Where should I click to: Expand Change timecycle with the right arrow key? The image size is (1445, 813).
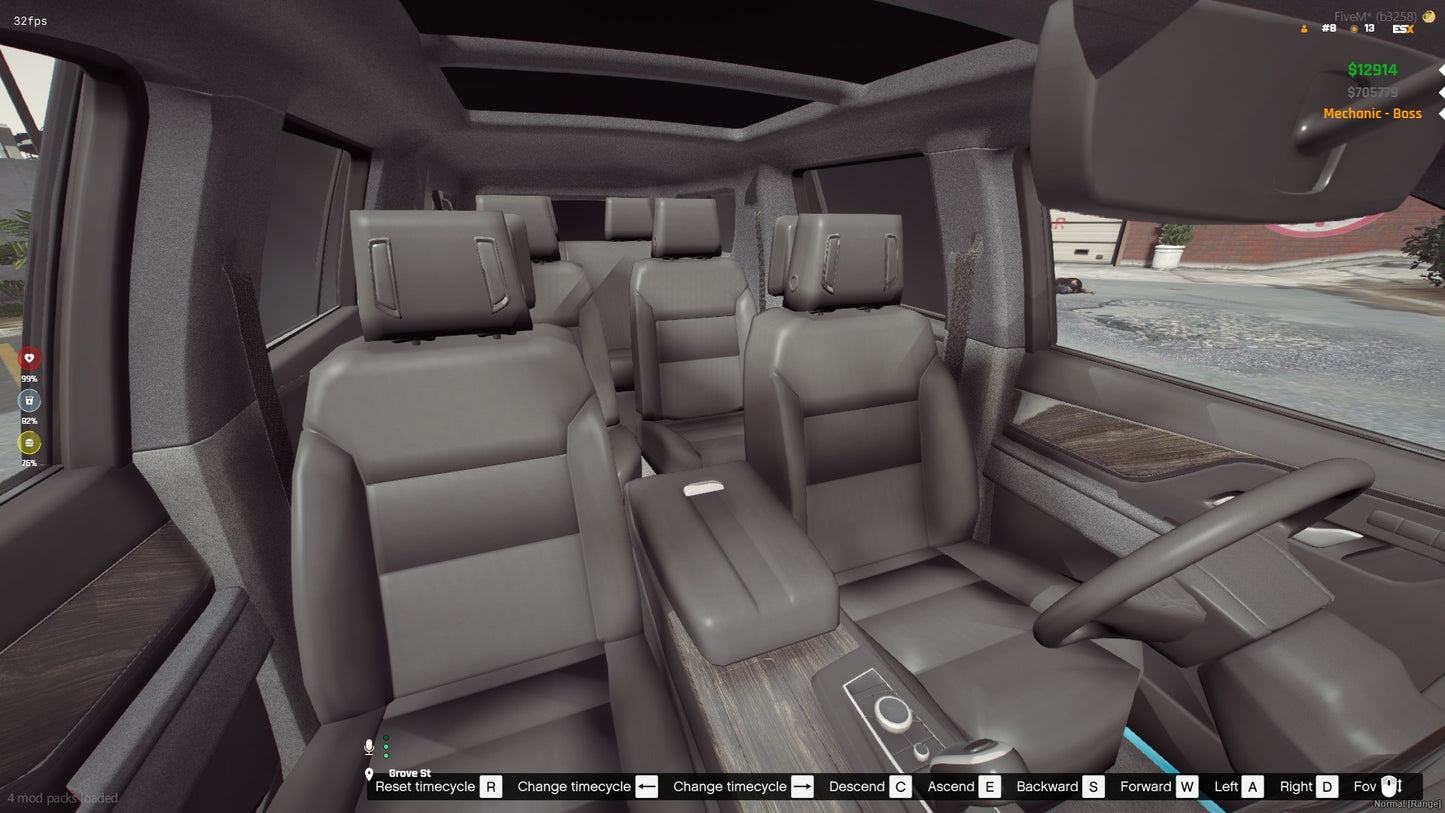tap(801, 787)
